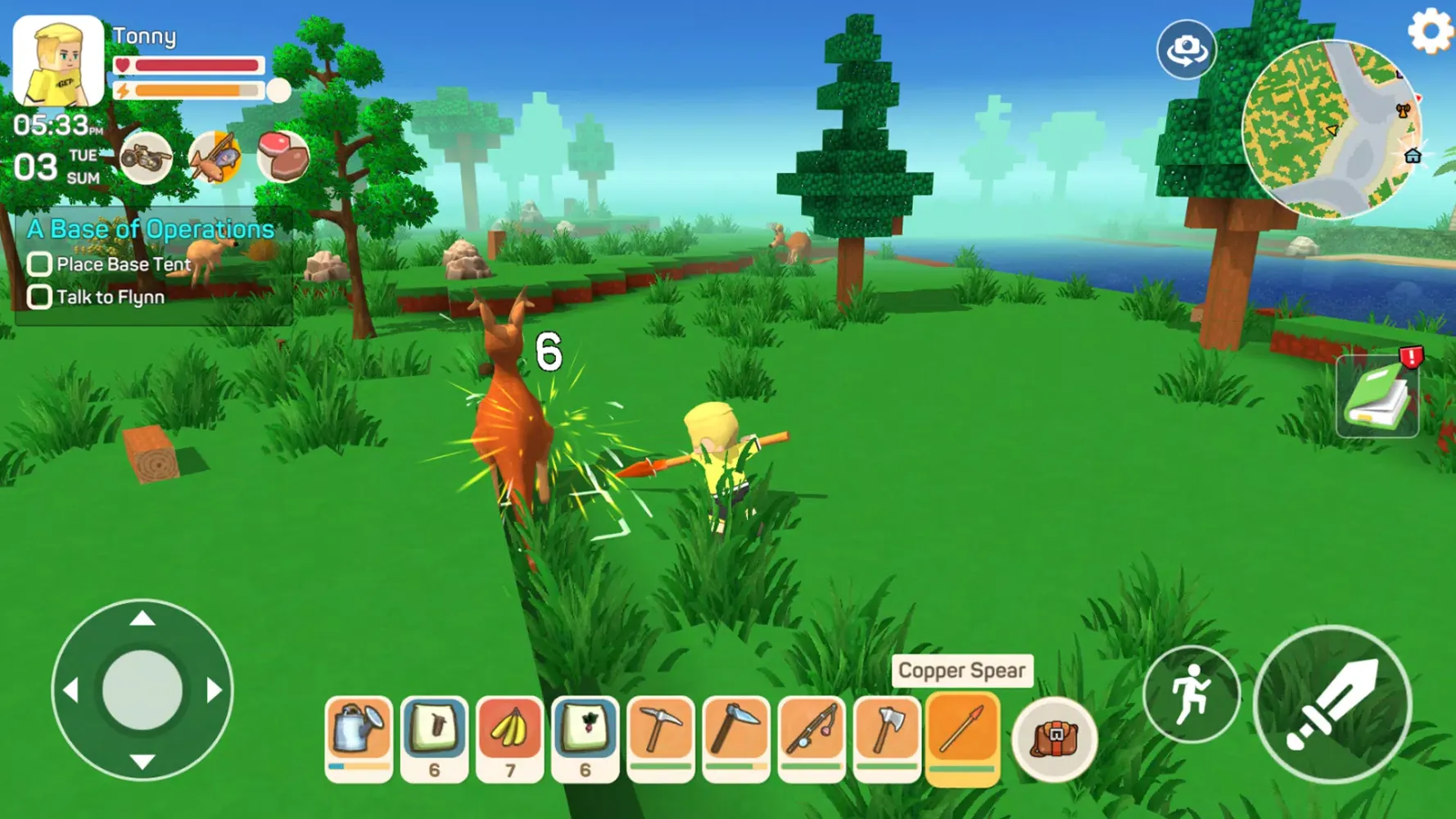Select the Watering Can in the hotbar
1456x819 pixels.
[x=358, y=735]
